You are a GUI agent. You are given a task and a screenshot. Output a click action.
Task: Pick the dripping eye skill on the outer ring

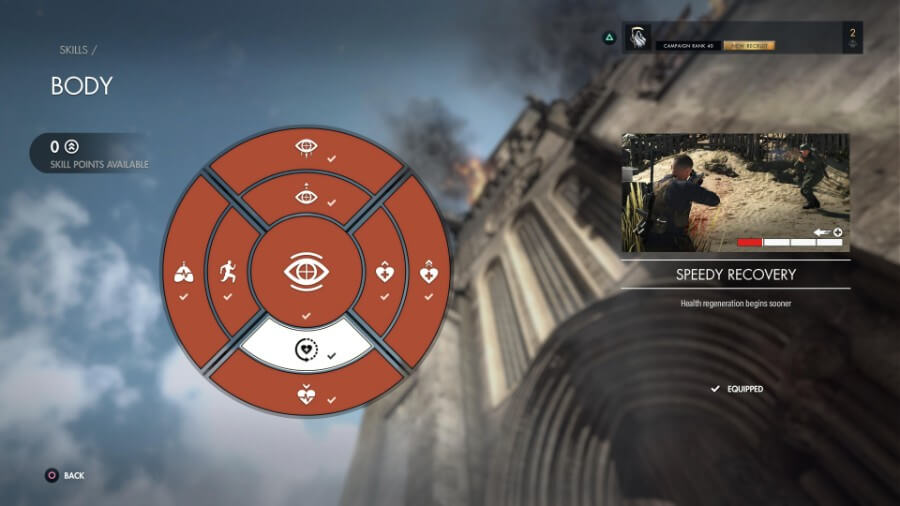tap(305, 148)
